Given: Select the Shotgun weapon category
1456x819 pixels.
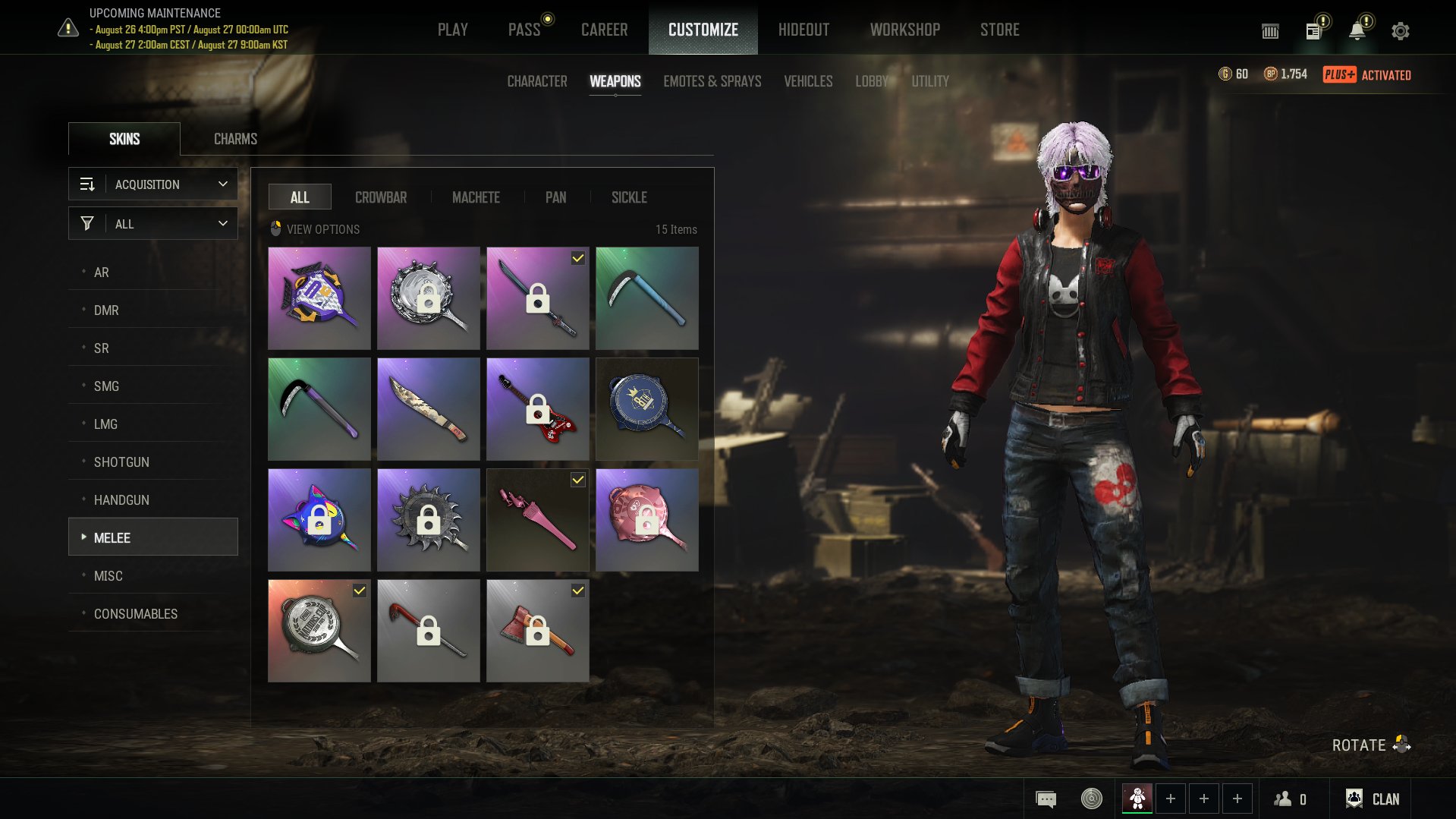Looking at the screenshot, I should coord(121,462).
